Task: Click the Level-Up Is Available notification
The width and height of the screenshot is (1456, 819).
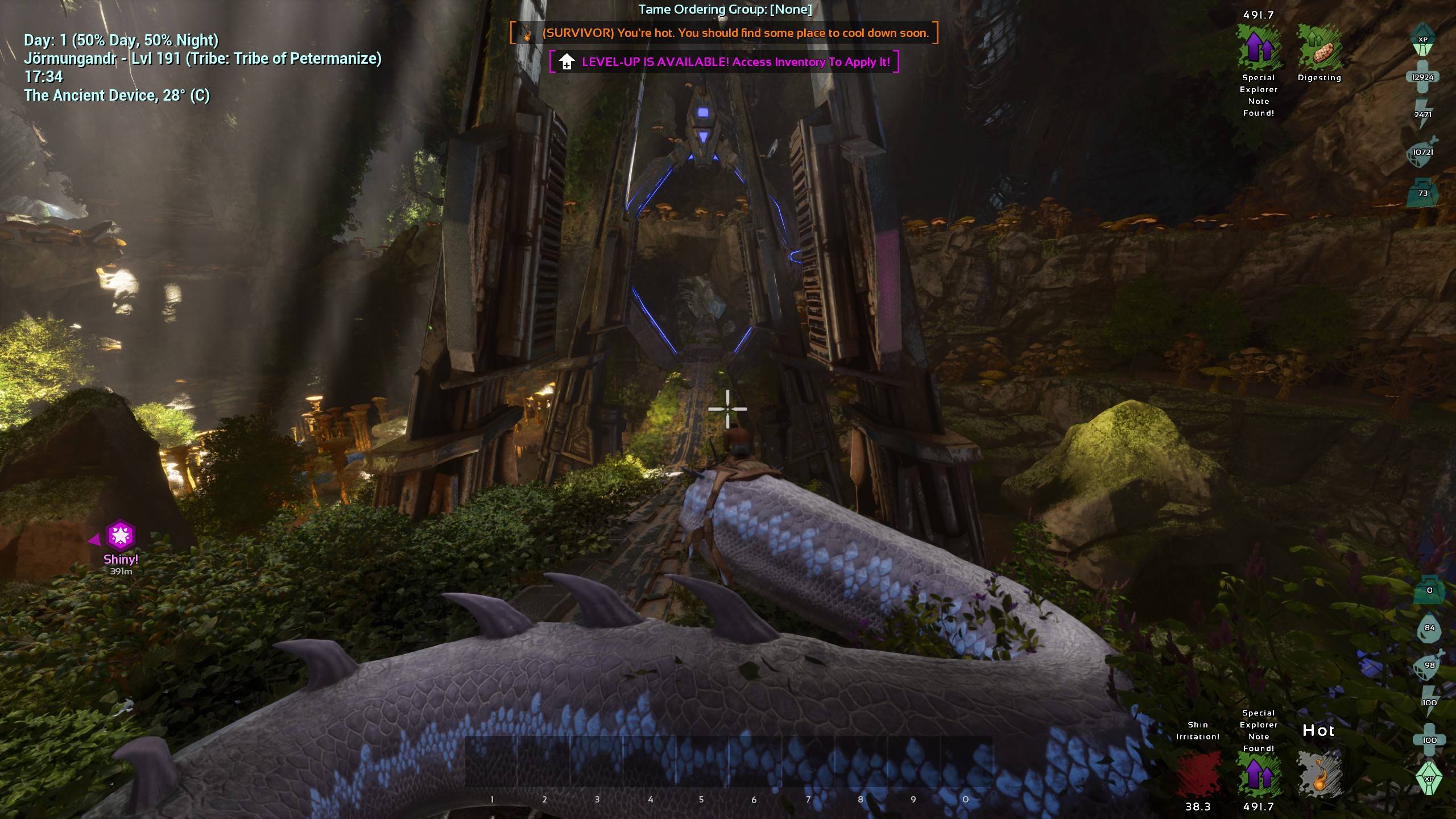Action: [x=724, y=62]
